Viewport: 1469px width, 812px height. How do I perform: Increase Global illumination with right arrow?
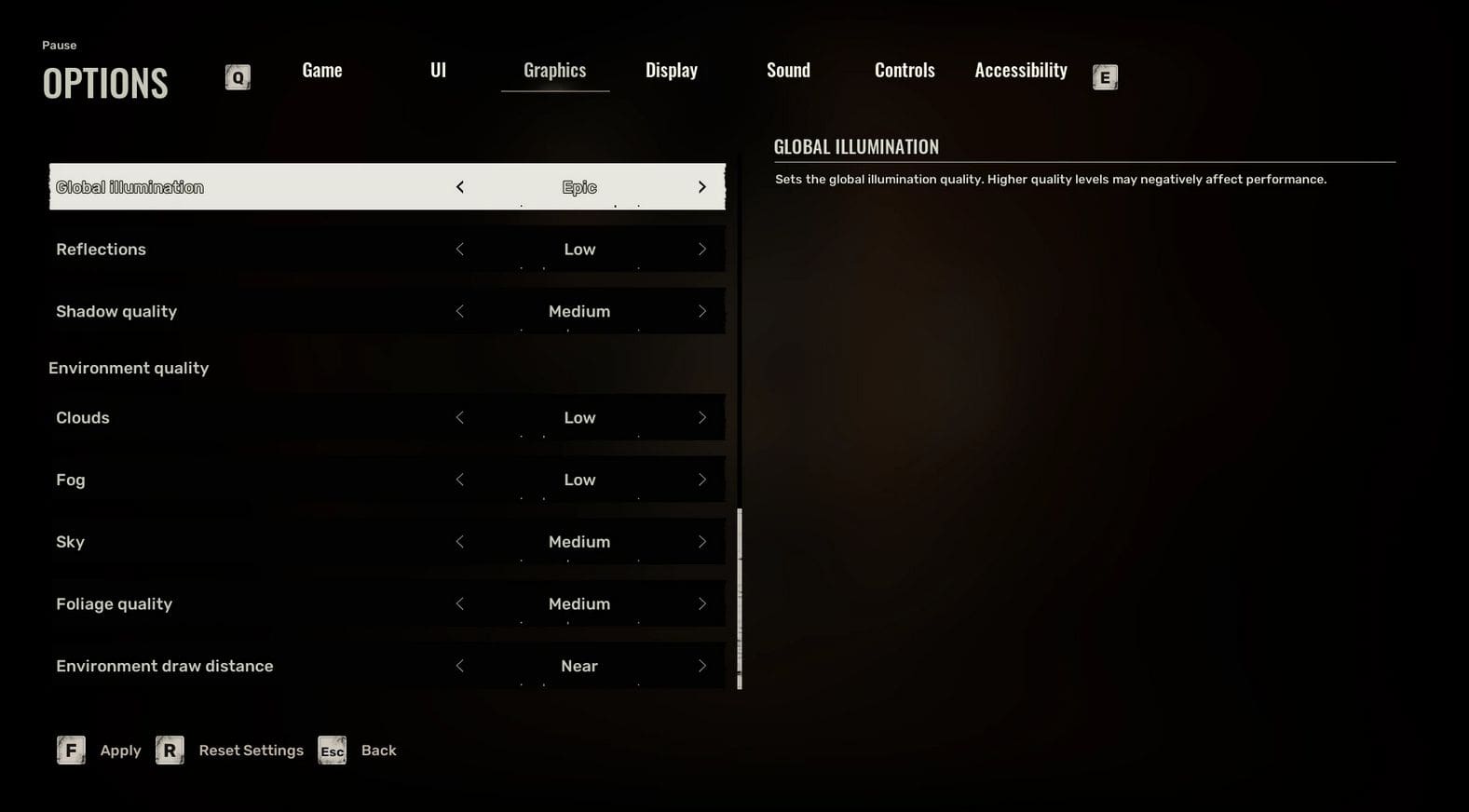pos(702,187)
